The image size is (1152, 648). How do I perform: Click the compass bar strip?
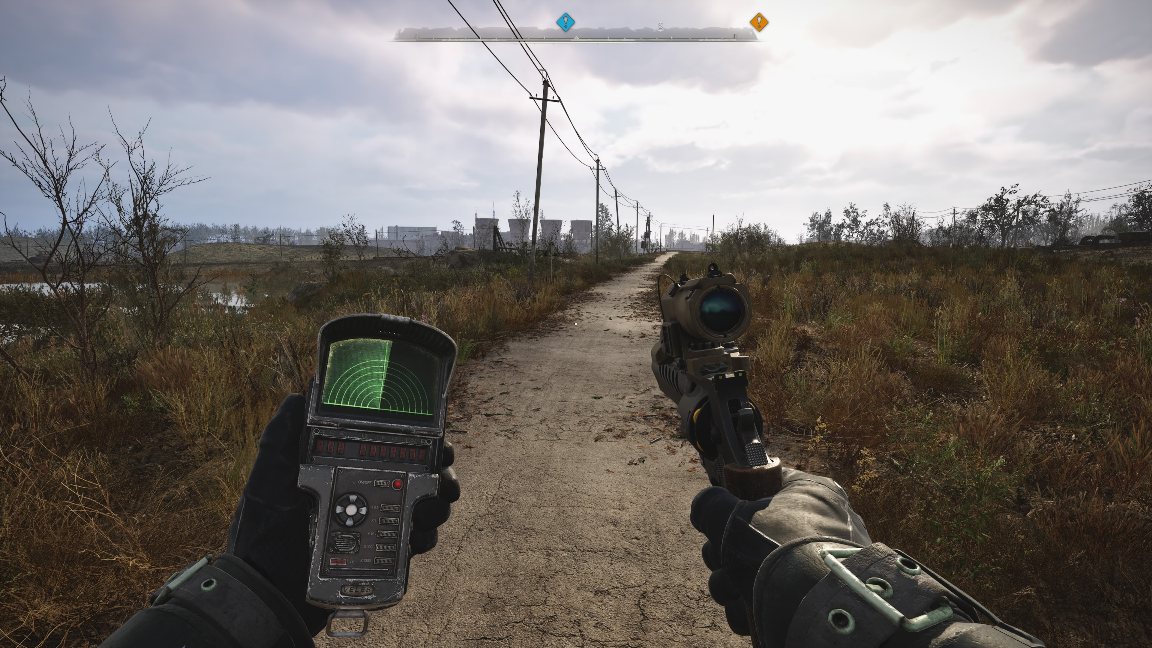(x=576, y=35)
